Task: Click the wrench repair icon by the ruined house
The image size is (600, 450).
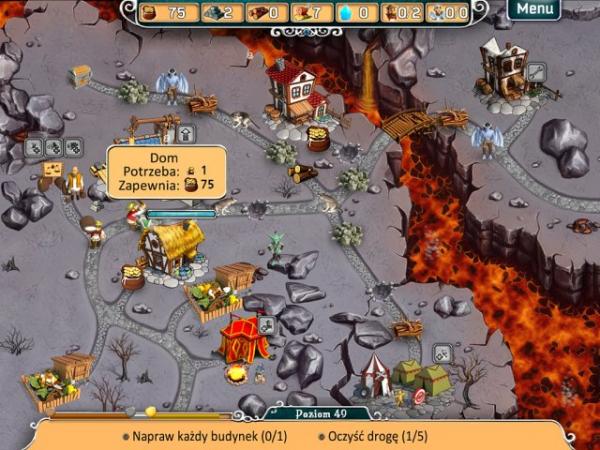Action: coord(537,71)
